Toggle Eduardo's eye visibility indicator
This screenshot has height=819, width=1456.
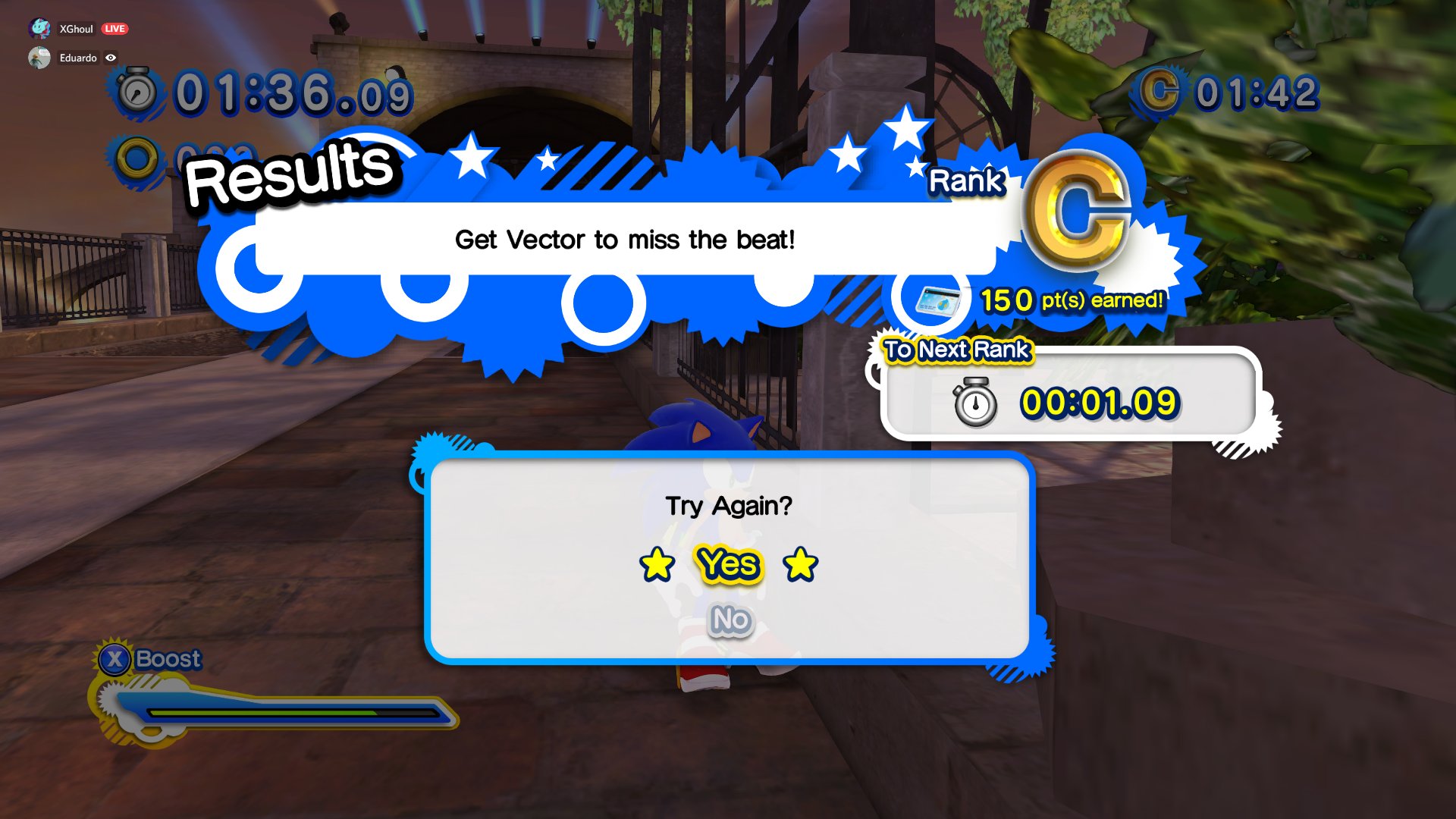[x=111, y=58]
